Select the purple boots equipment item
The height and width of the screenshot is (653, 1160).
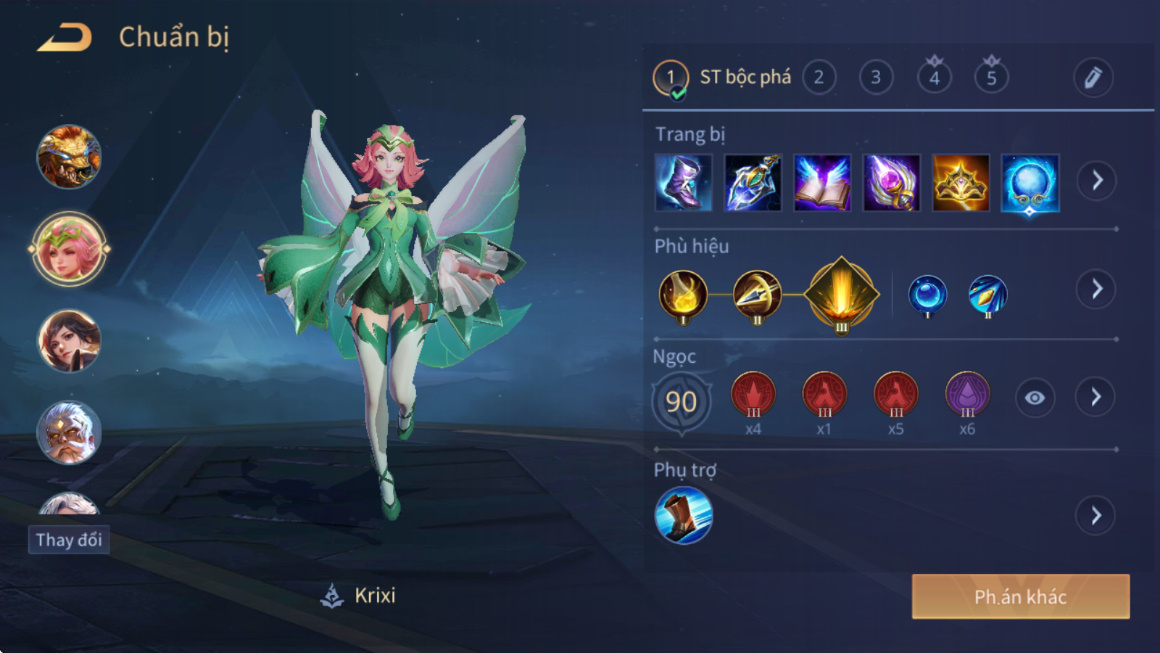pyautogui.click(x=684, y=182)
